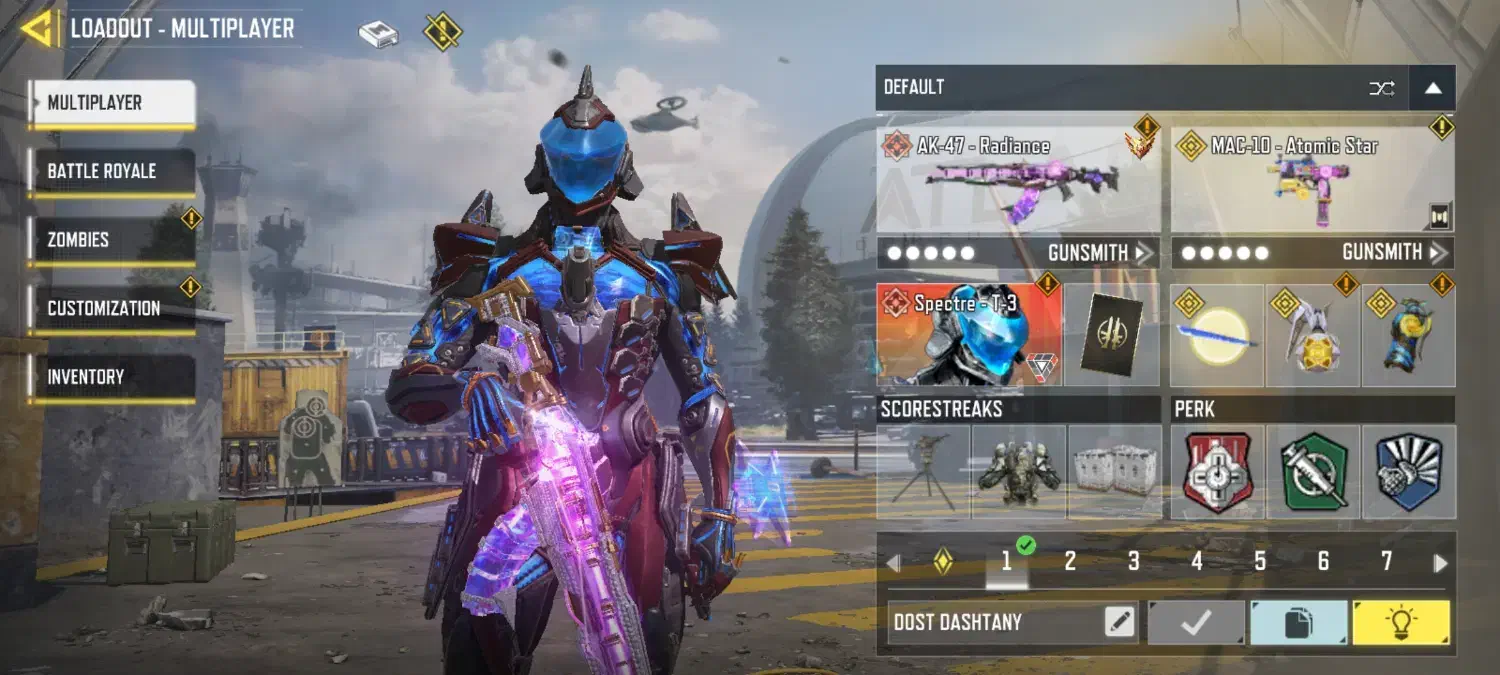Select the Customization tab
Screen dimensions: 1500x675
111,309
